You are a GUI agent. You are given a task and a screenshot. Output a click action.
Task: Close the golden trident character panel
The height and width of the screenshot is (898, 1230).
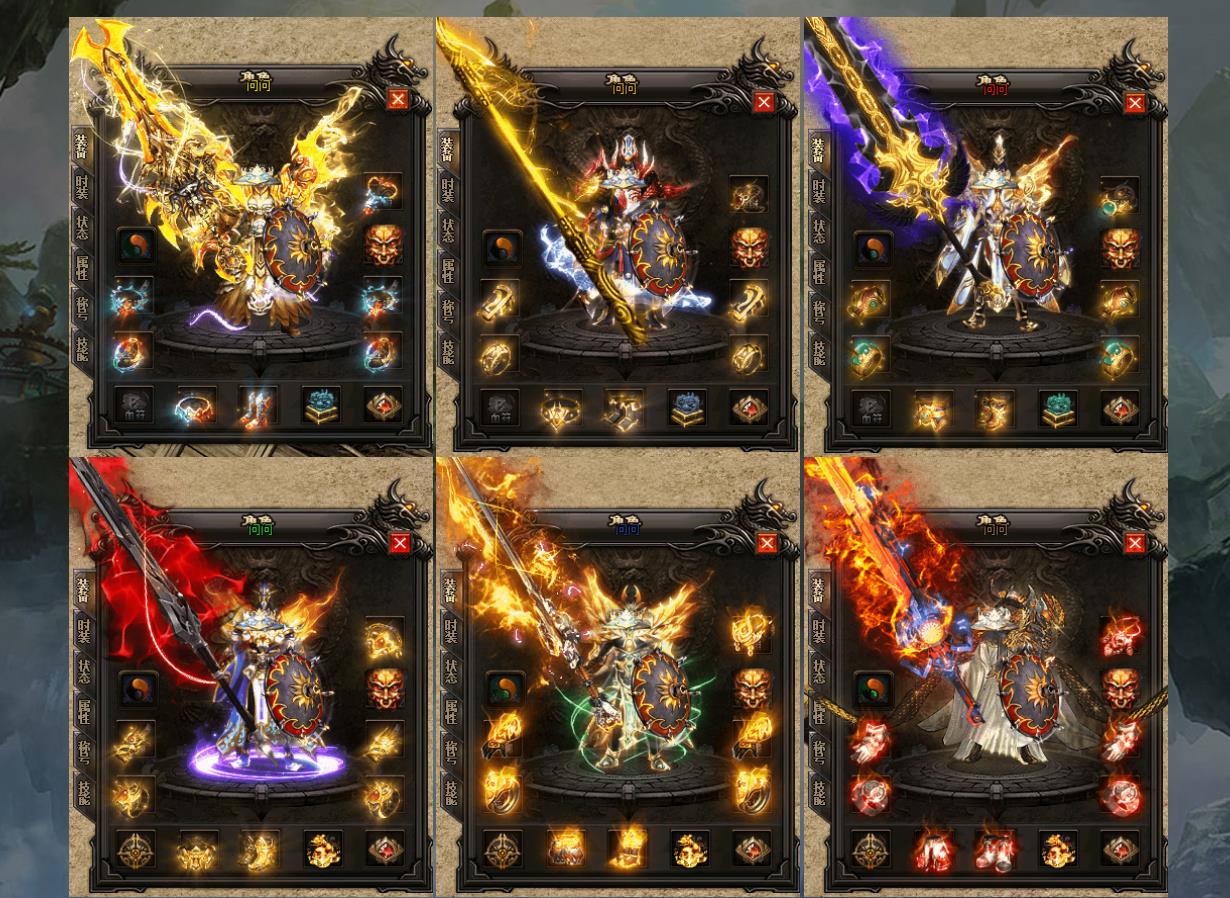tap(397, 99)
